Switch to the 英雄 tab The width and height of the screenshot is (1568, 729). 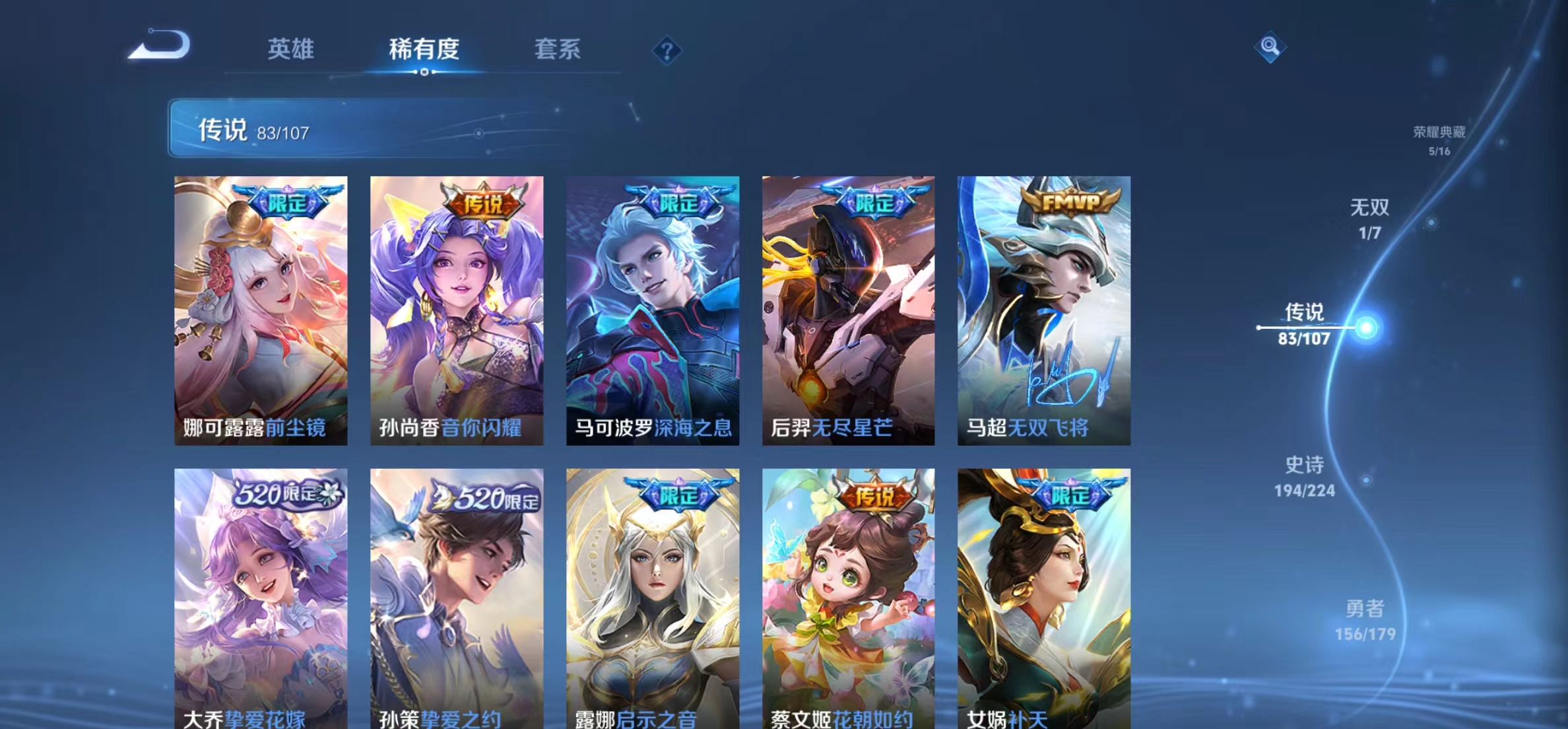(290, 50)
